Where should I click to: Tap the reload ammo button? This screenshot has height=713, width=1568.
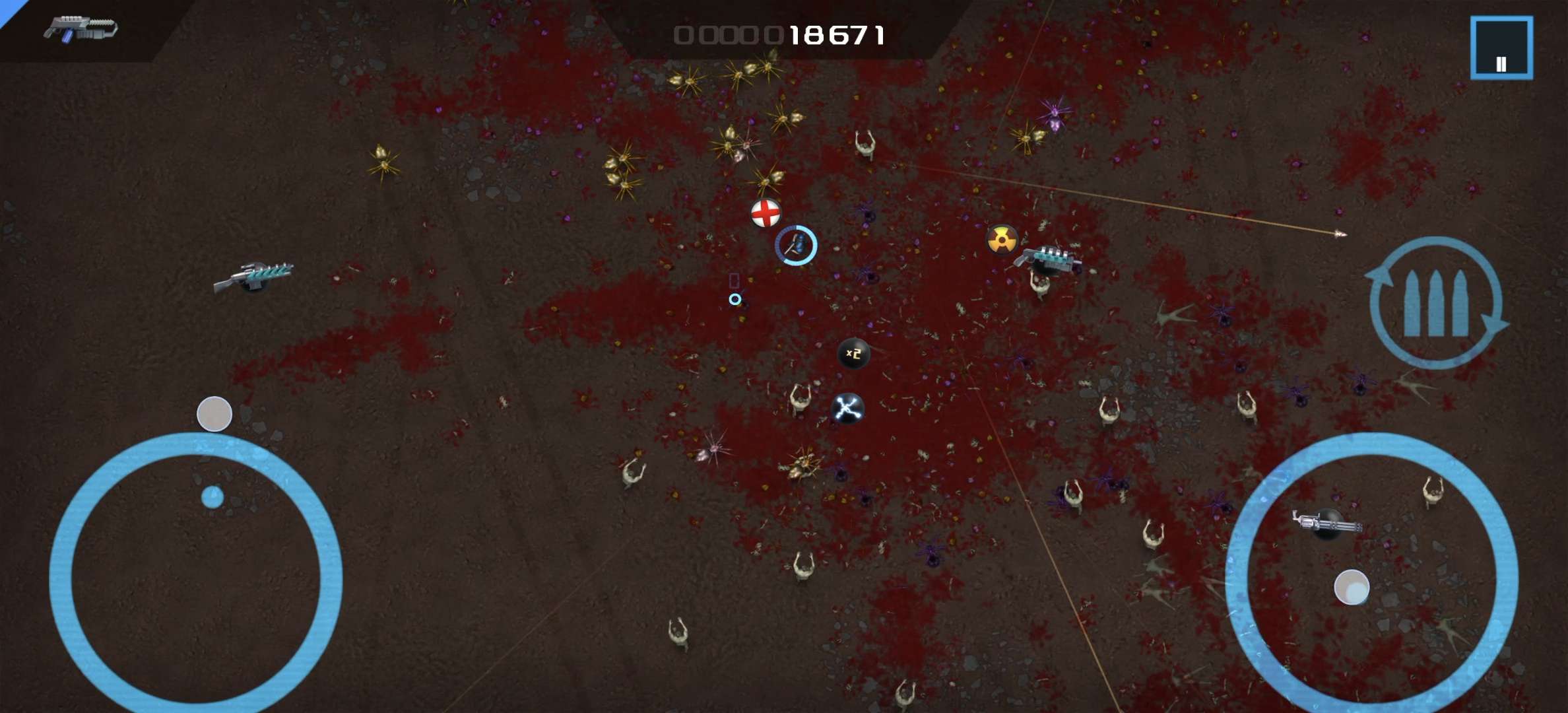tap(1436, 303)
